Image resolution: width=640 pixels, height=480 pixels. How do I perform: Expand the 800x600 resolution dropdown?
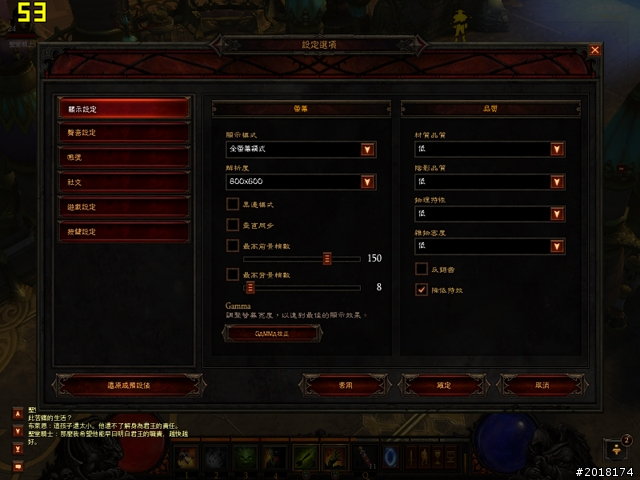368,182
